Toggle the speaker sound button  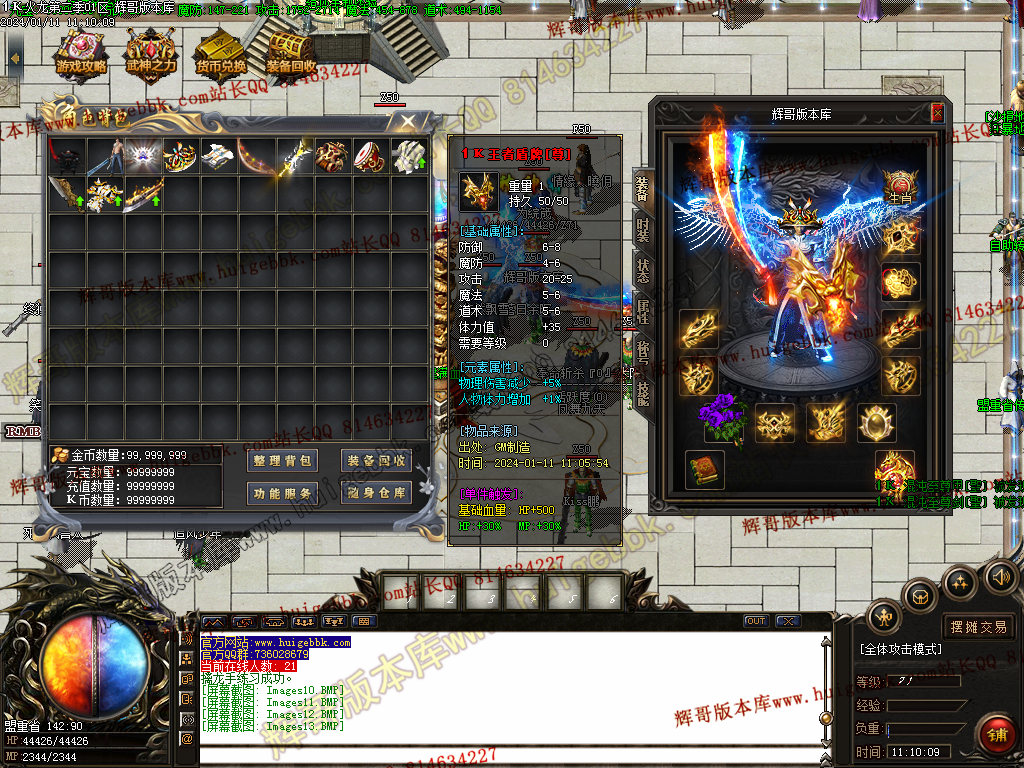click(1001, 577)
